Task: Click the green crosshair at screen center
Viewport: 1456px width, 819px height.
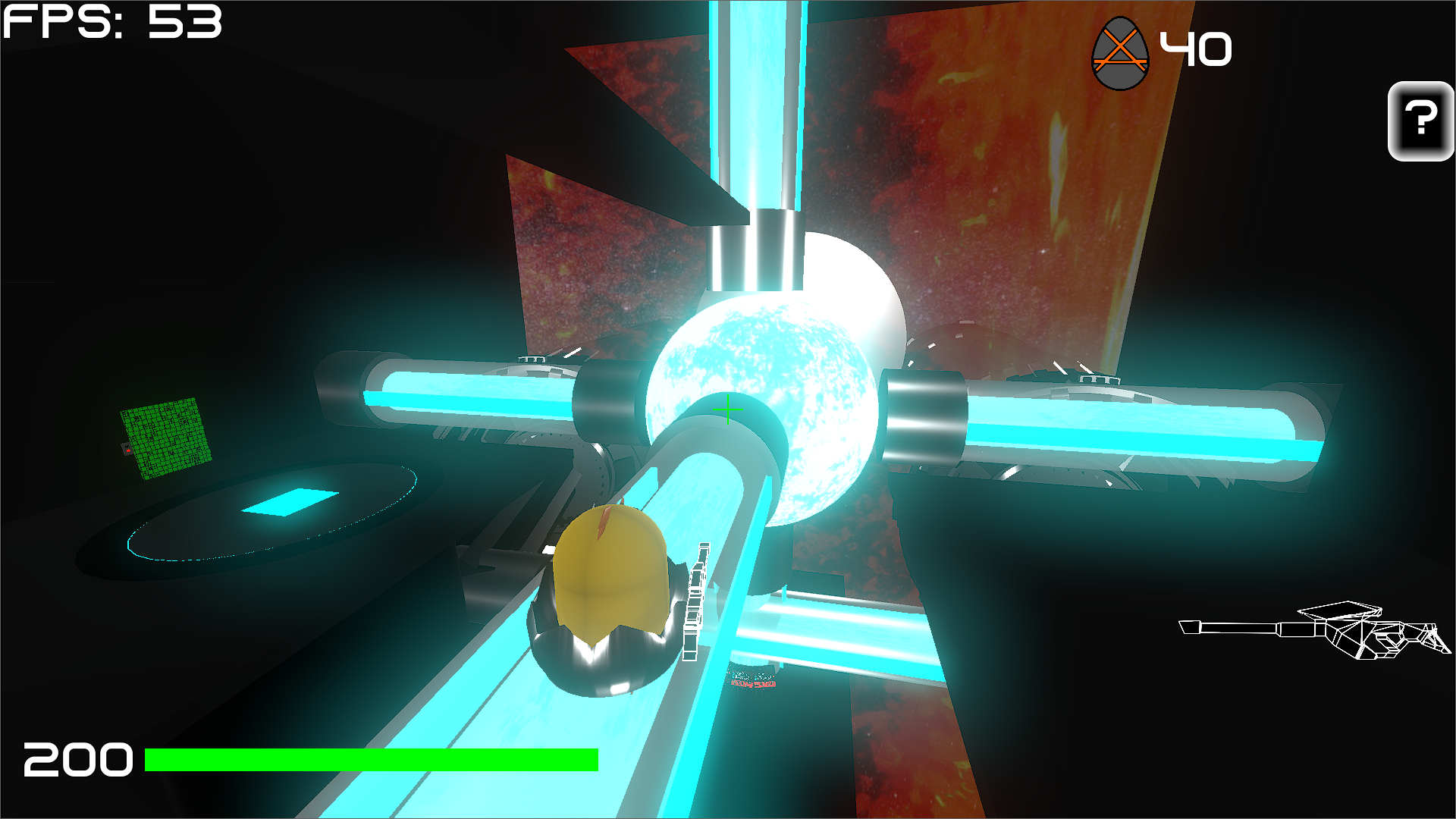Action: (727, 410)
